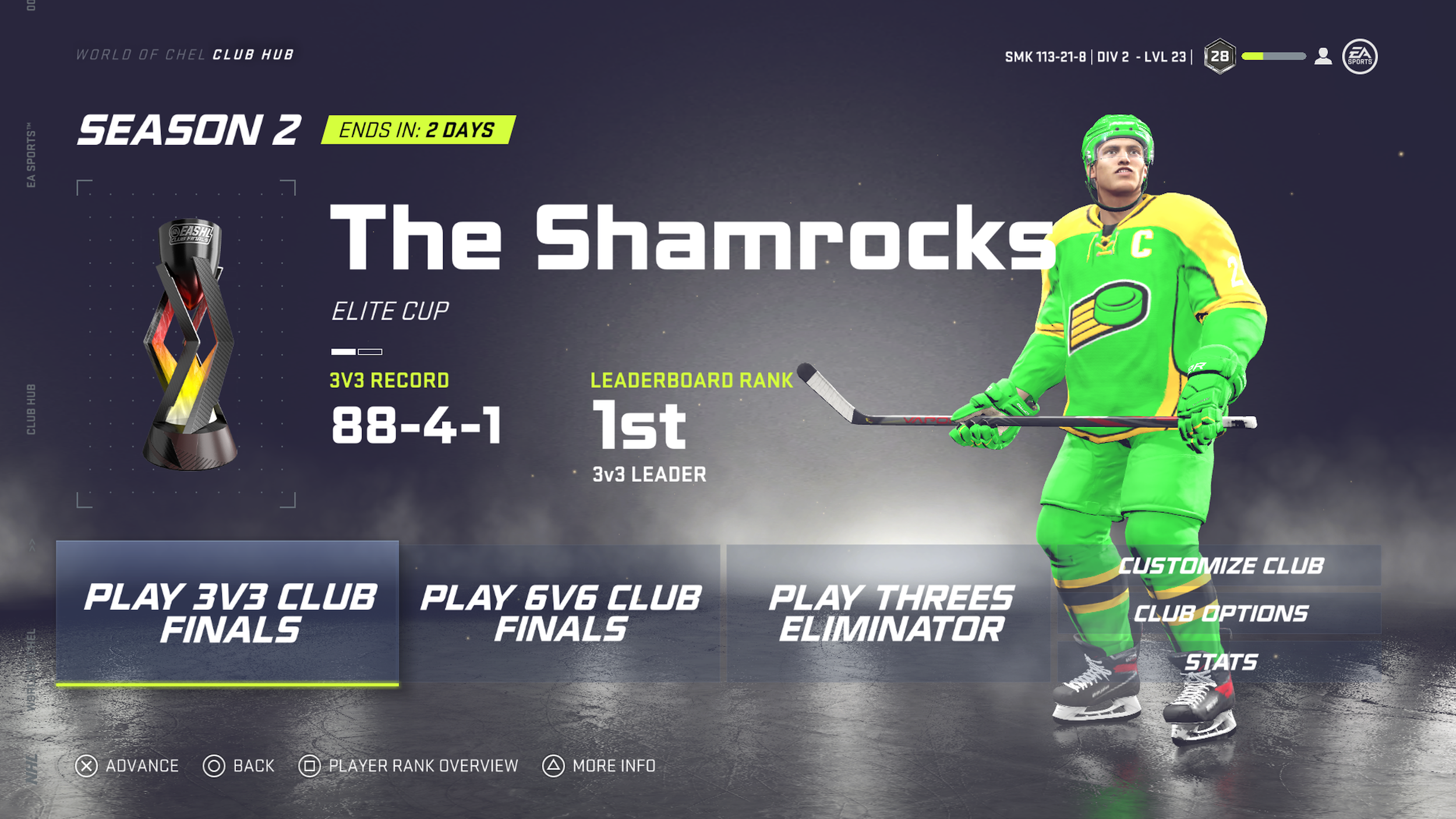Click the EA Sports logo badge
Viewport: 1456px width, 819px height.
(1359, 57)
